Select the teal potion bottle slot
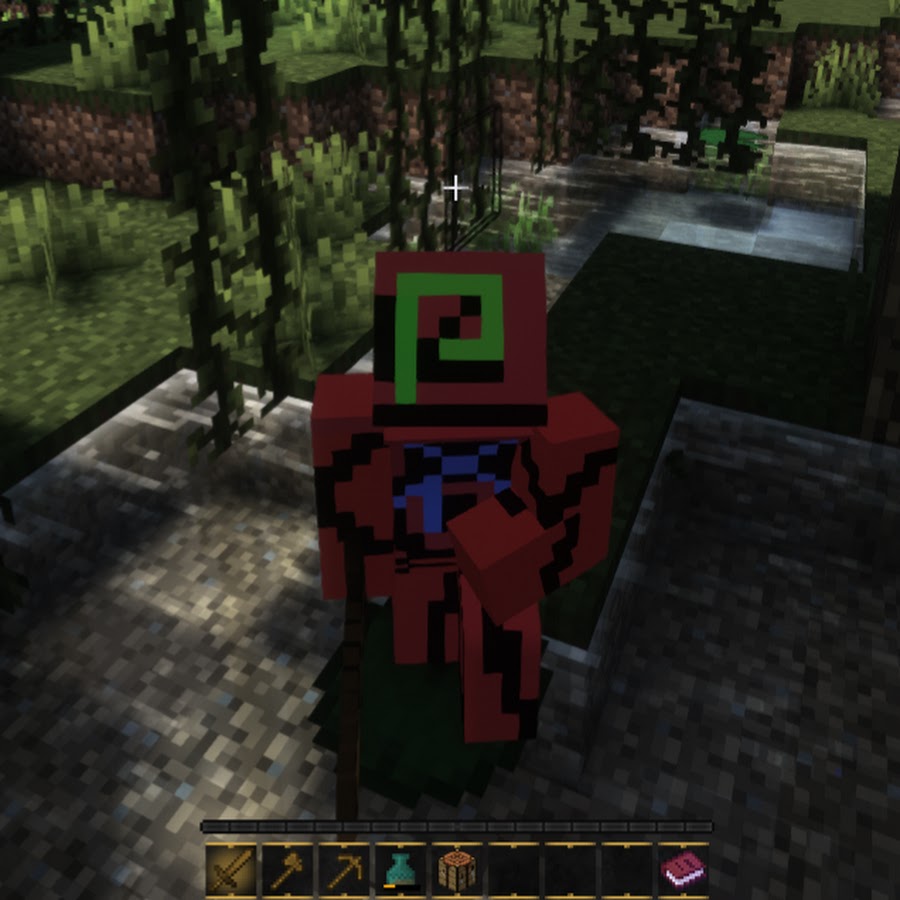 (x=400, y=868)
